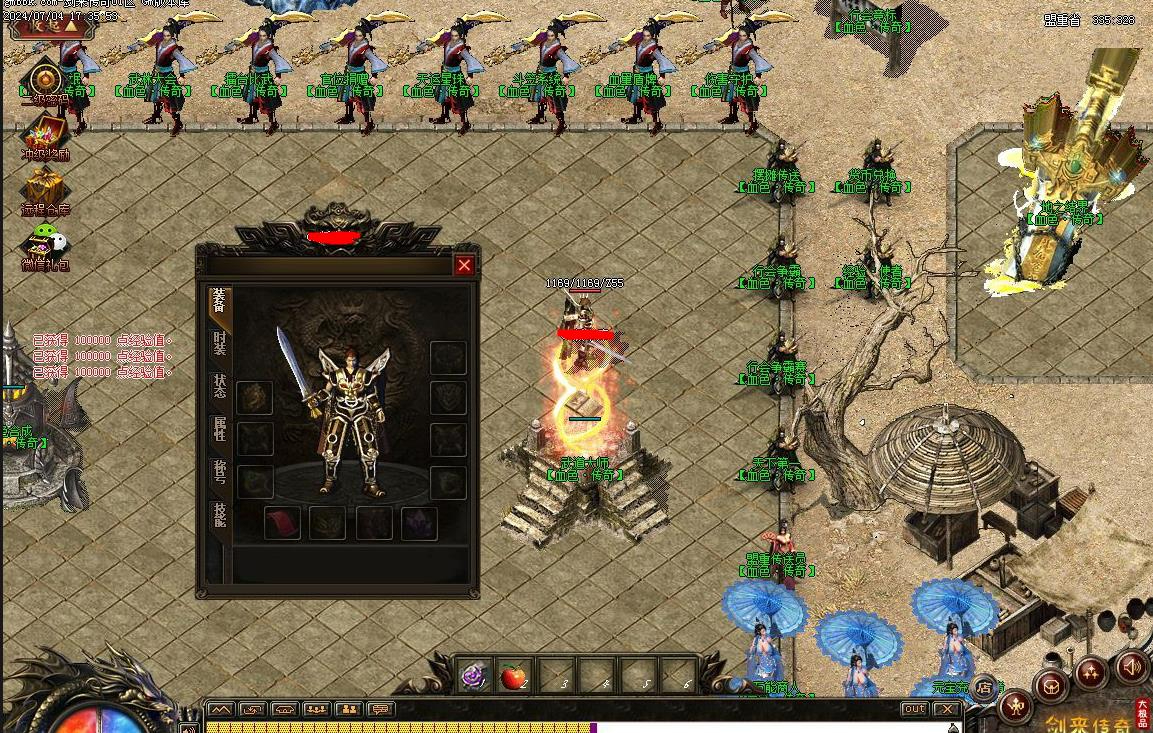This screenshot has width=1153, height=733.
Task: Open the 店 shop round button
Action: [985, 687]
